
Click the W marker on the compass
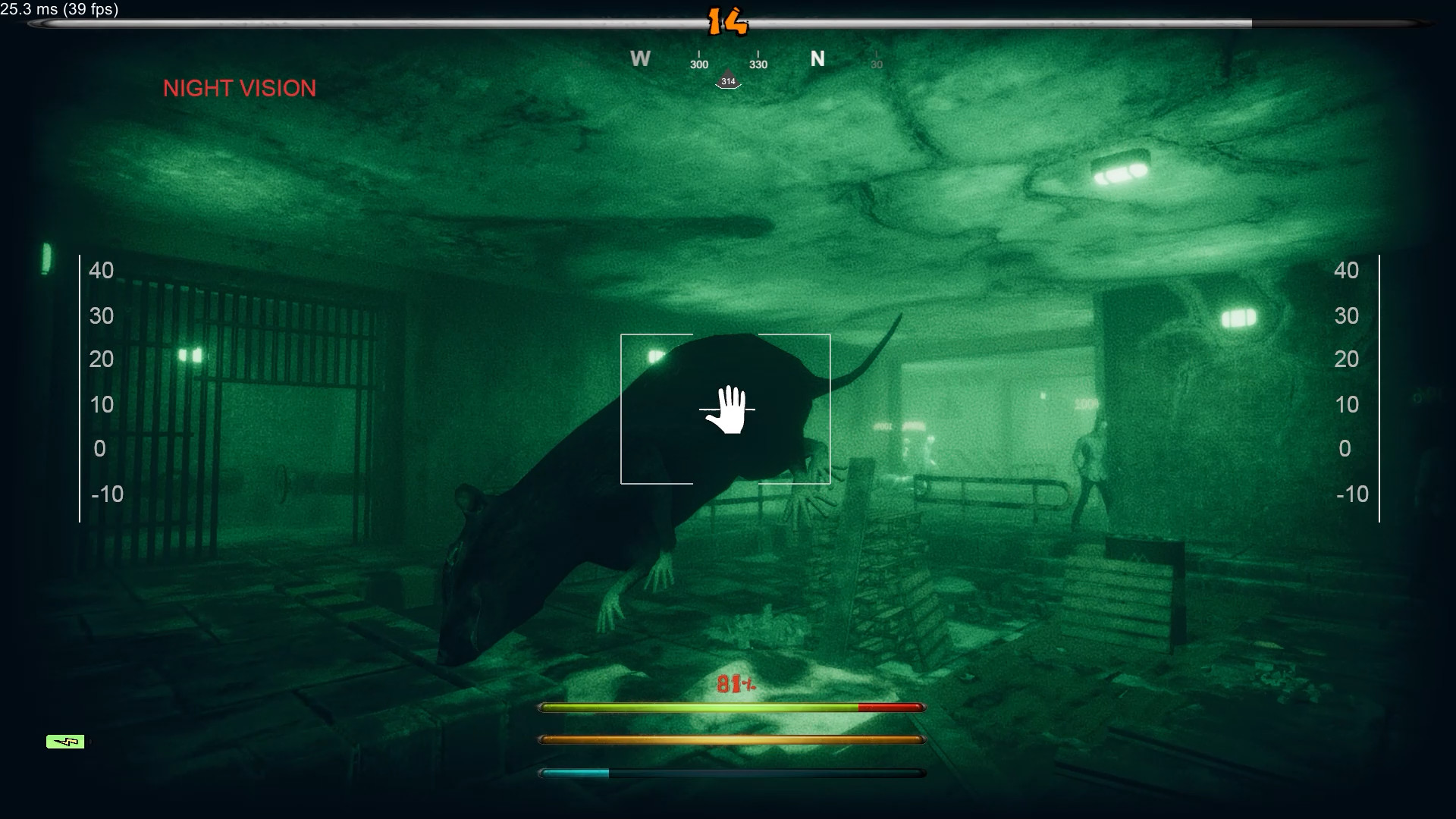(x=641, y=58)
